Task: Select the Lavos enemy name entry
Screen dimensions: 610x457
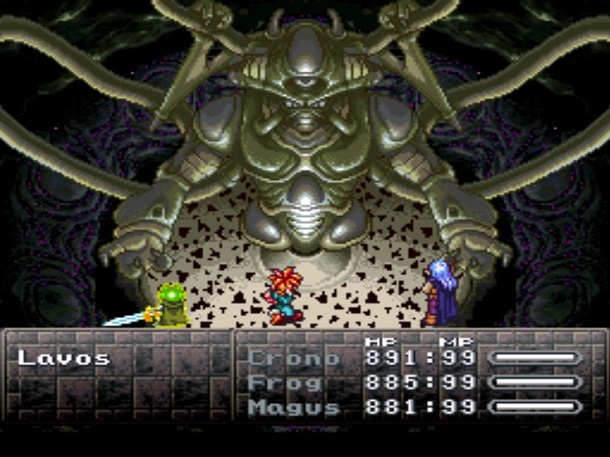Action: tap(64, 358)
